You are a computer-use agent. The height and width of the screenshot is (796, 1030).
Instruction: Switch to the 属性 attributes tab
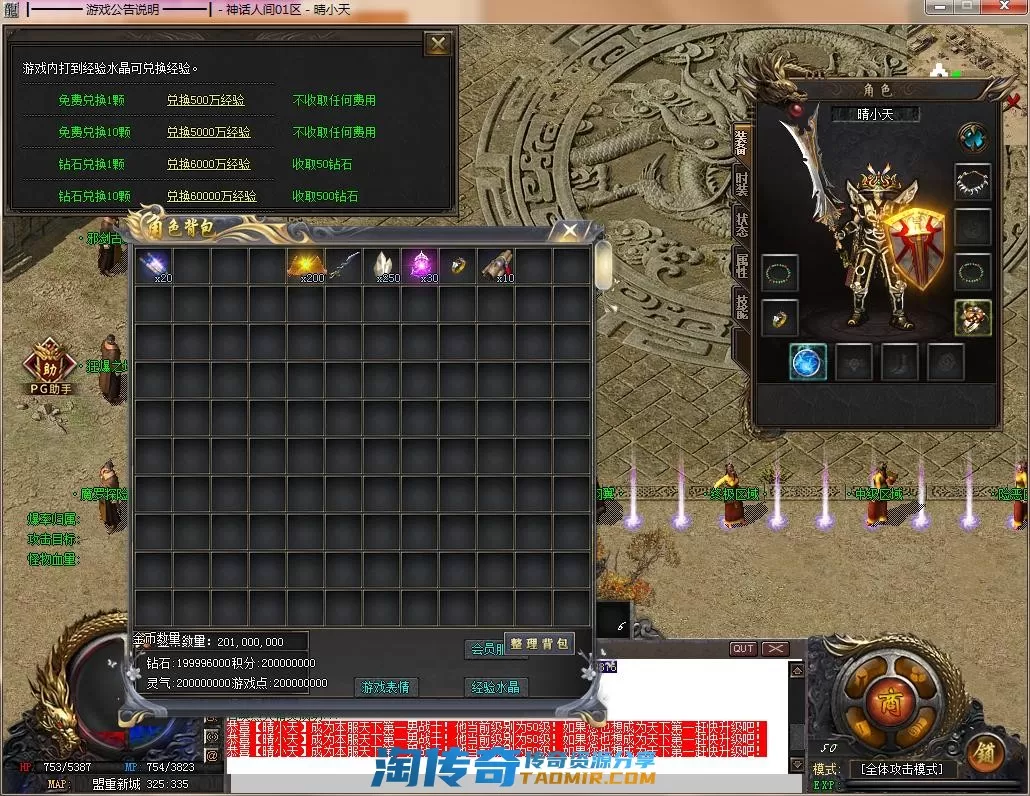(741, 265)
